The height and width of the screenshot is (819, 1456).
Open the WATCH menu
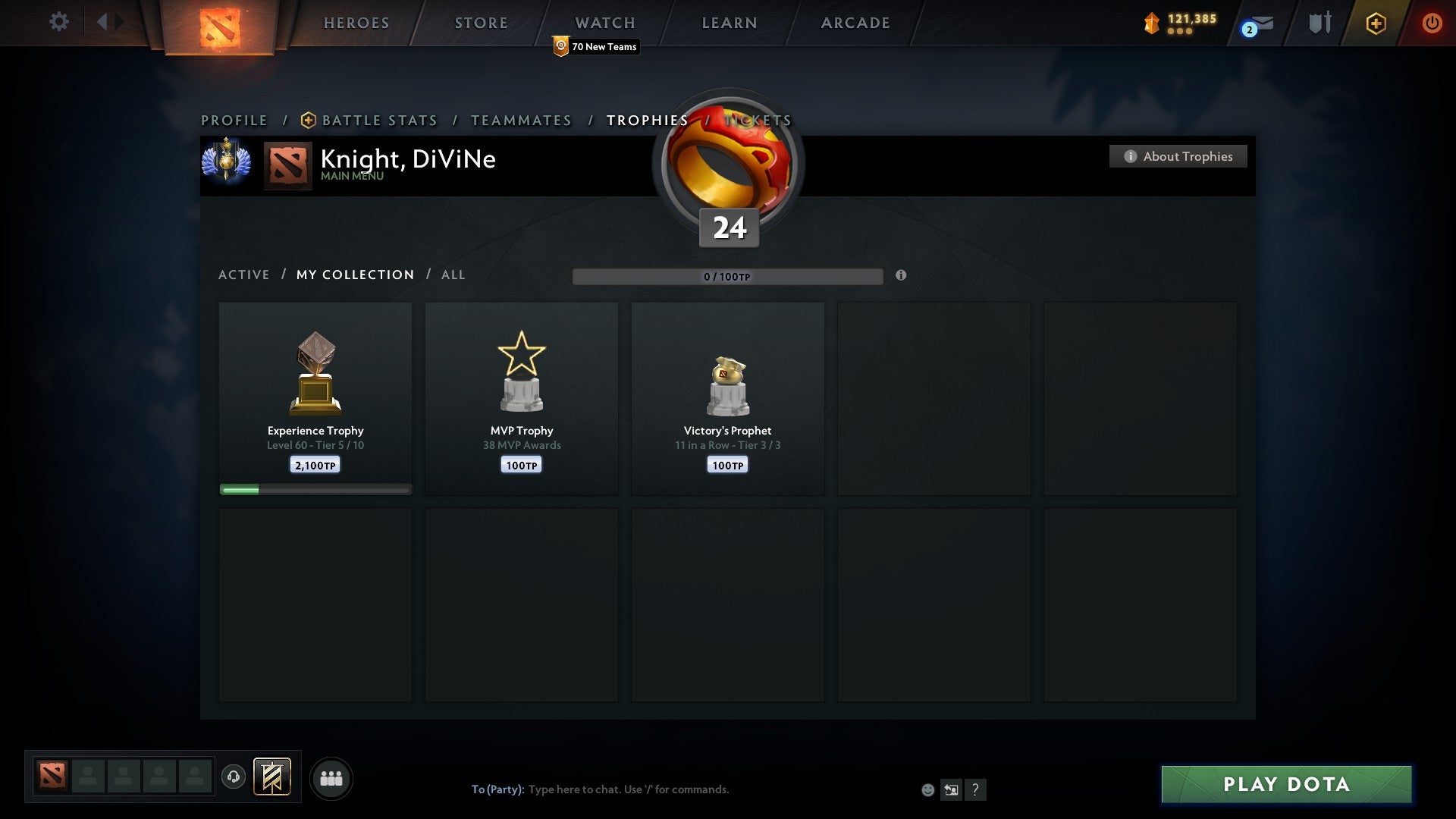click(x=604, y=23)
